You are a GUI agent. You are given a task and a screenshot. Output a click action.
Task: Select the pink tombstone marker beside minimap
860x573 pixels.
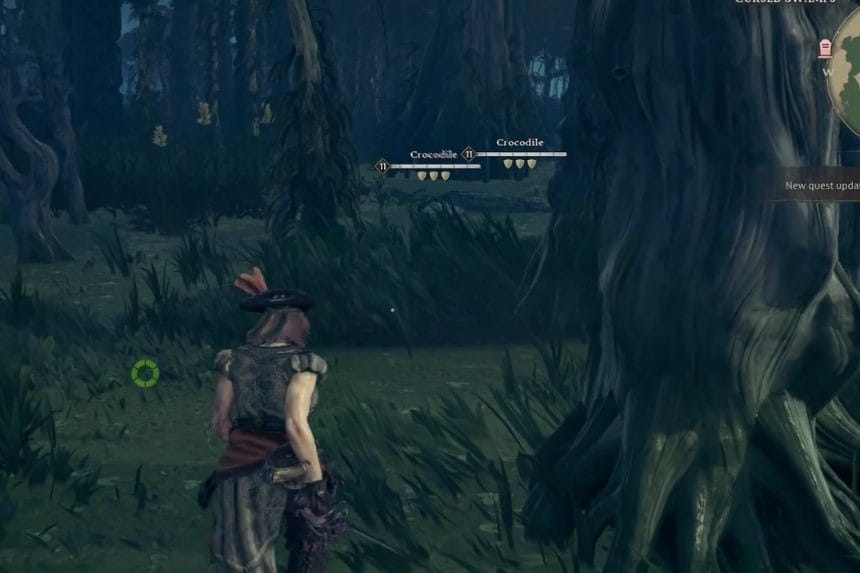pos(826,48)
